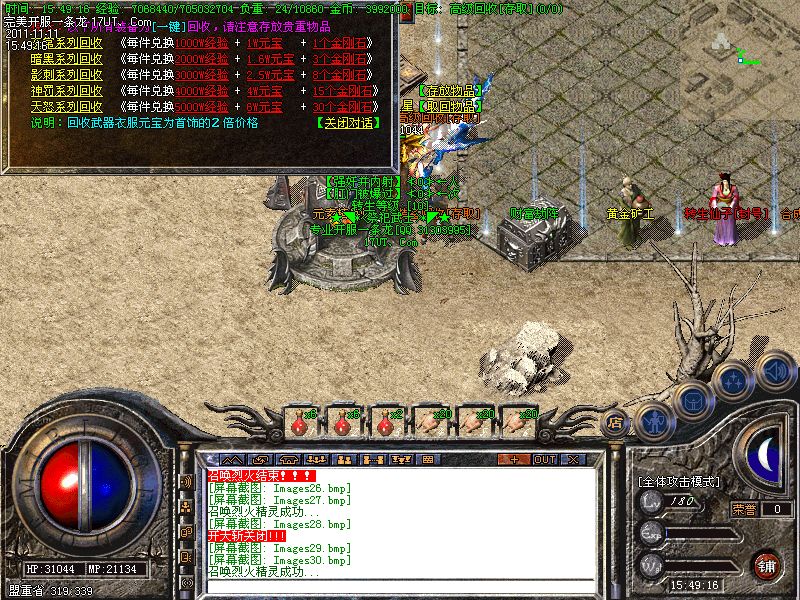Screen dimensions: 800x600
Task: Open the skills panel with four stars icon
Action: [x=733, y=381]
